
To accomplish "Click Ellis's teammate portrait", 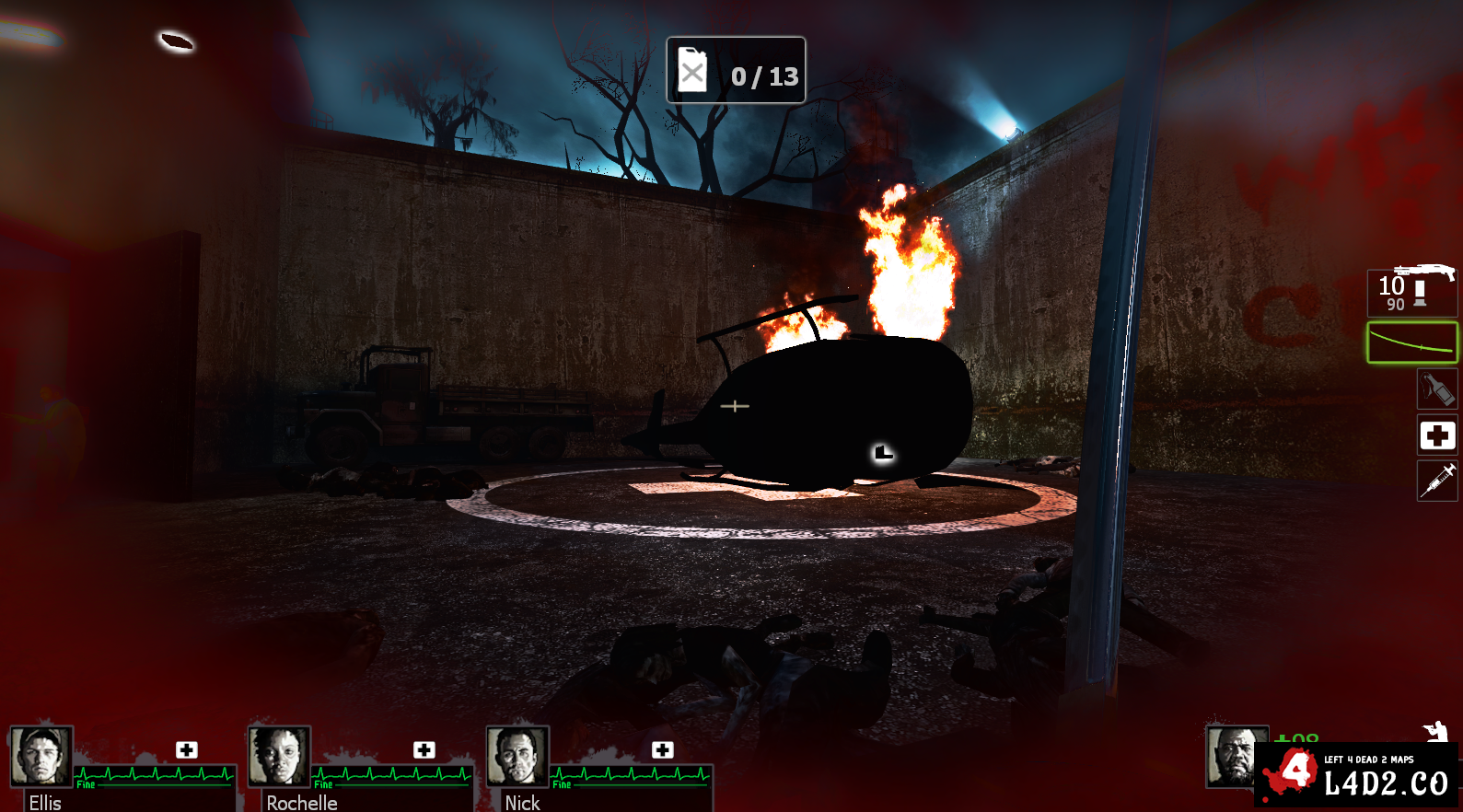I will click(41, 757).
